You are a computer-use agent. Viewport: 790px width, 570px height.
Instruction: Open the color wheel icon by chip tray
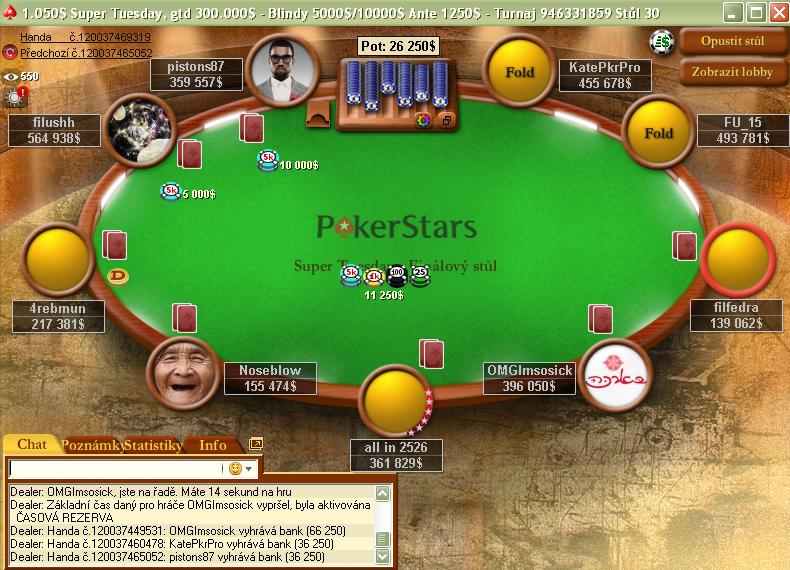tap(423, 120)
